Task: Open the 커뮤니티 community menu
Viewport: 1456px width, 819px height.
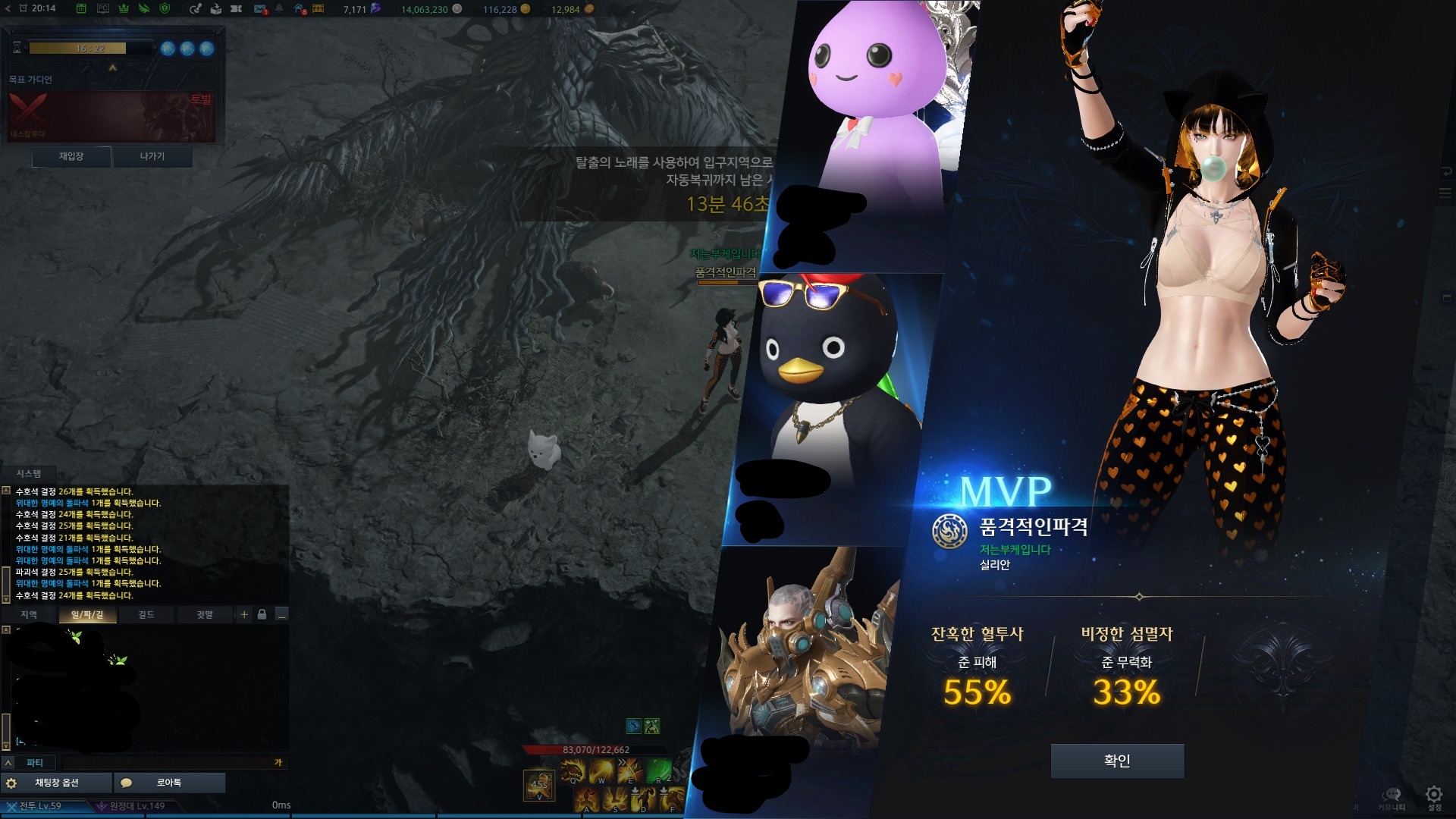Action: pyautogui.click(x=1392, y=796)
